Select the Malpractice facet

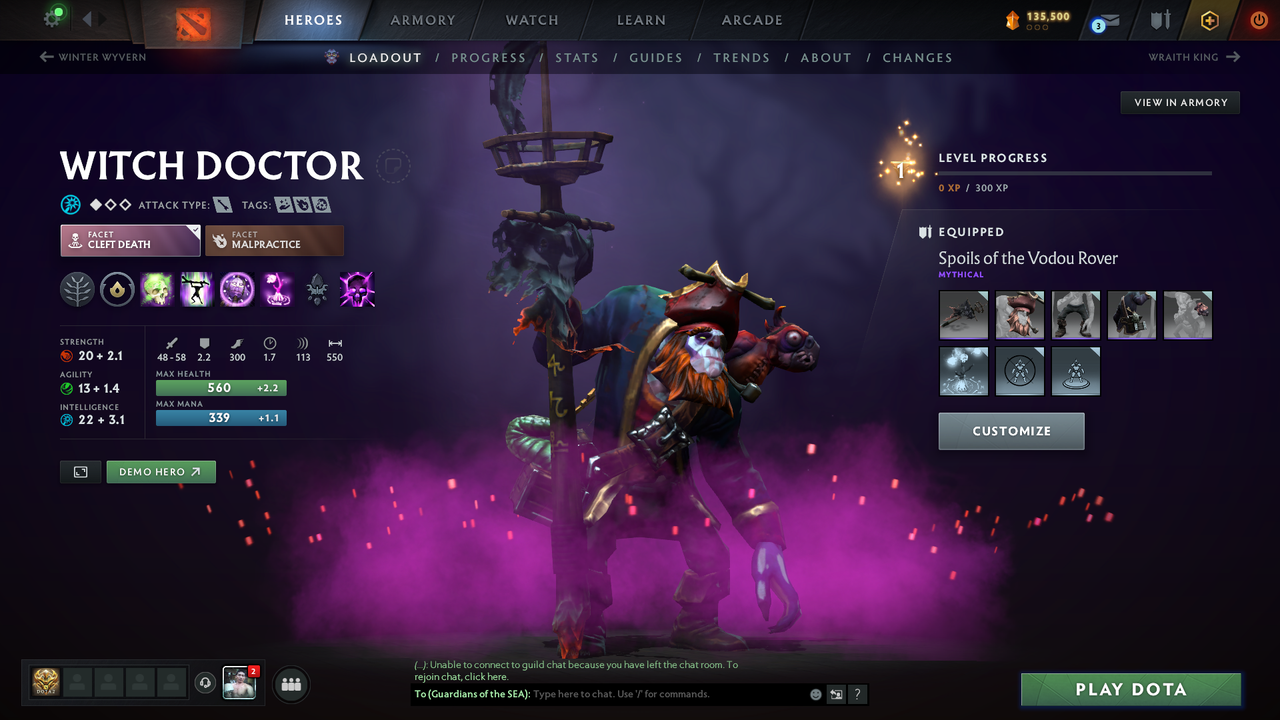274,240
